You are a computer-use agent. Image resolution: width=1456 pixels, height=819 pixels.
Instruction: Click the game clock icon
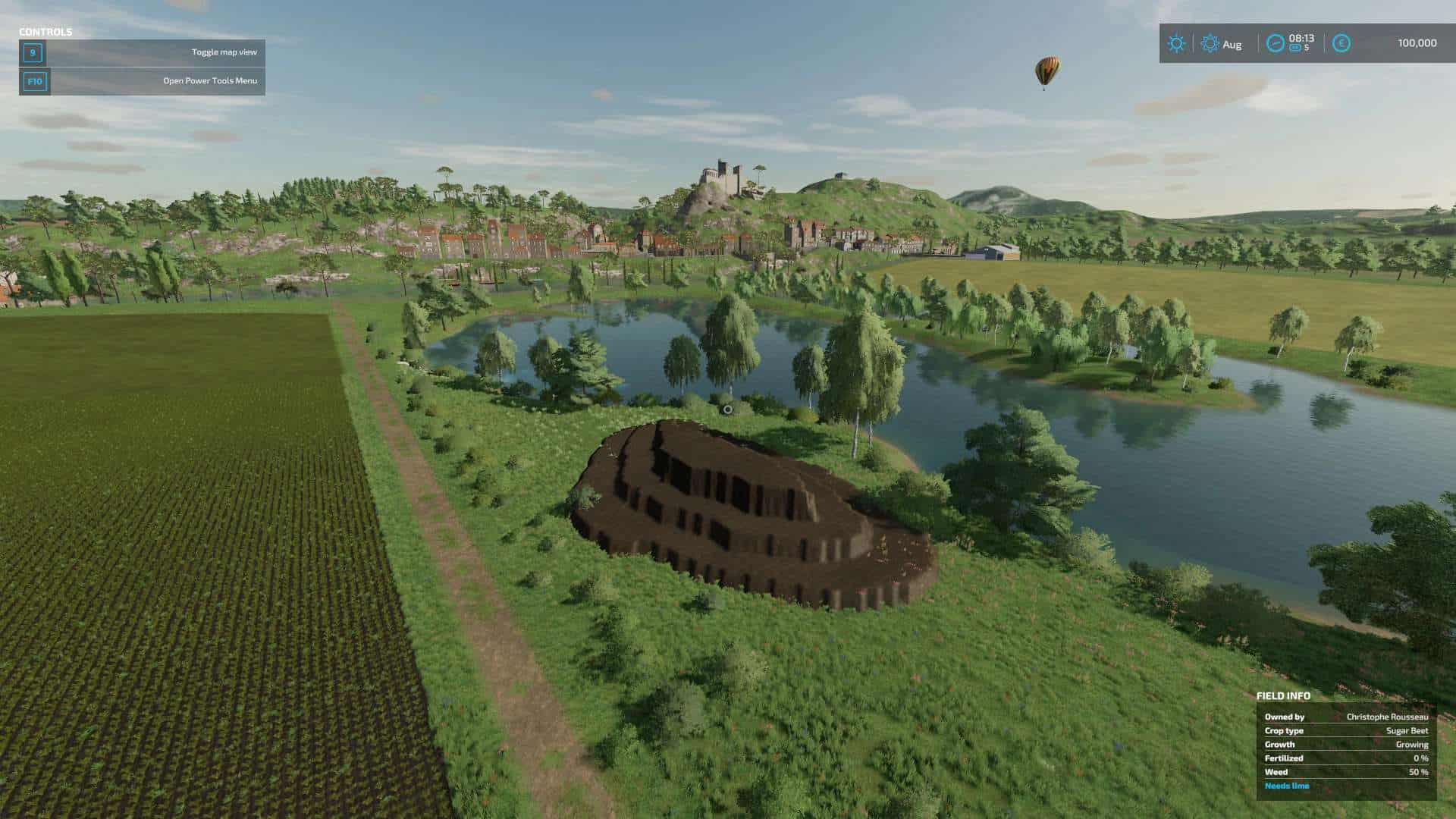[x=1276, y=43]
